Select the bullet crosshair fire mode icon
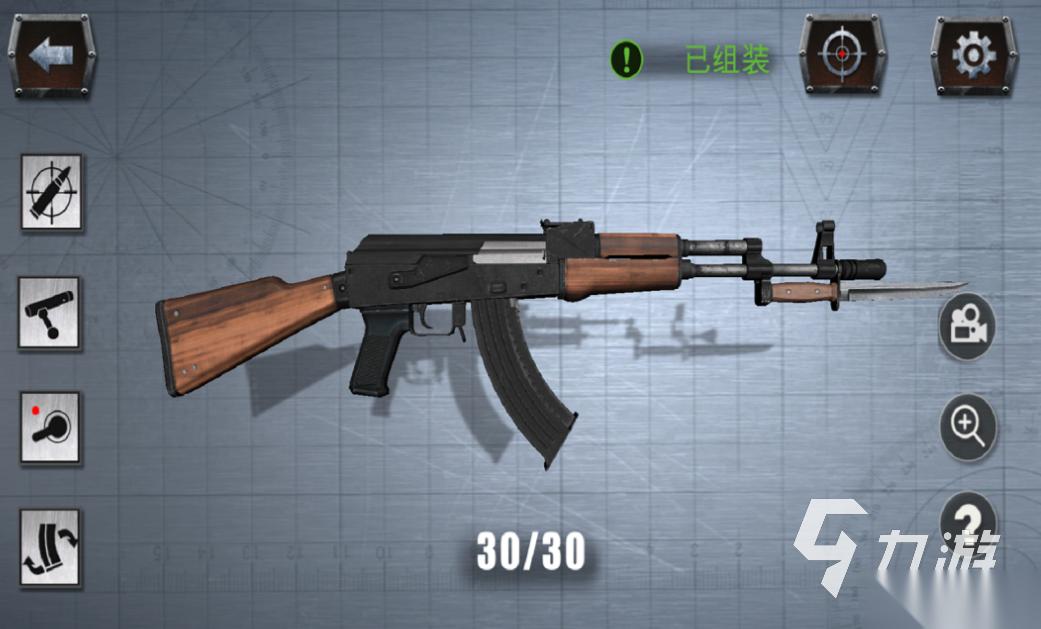 [51, 191]
